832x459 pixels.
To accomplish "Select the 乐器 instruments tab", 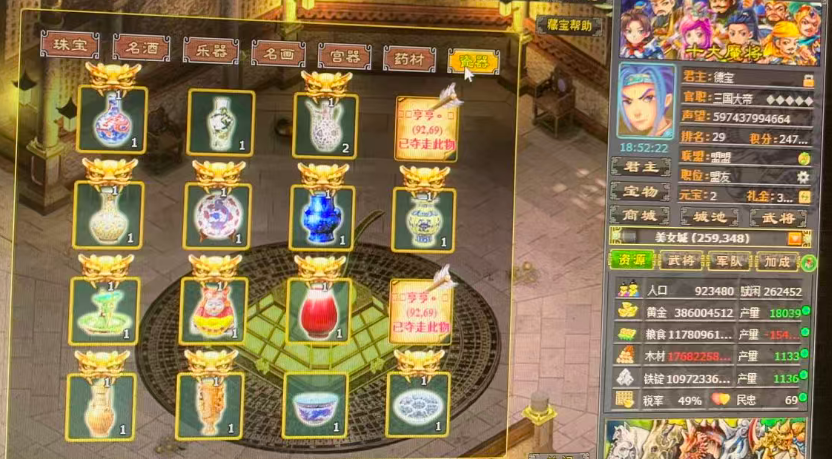I will coord(210,51).
